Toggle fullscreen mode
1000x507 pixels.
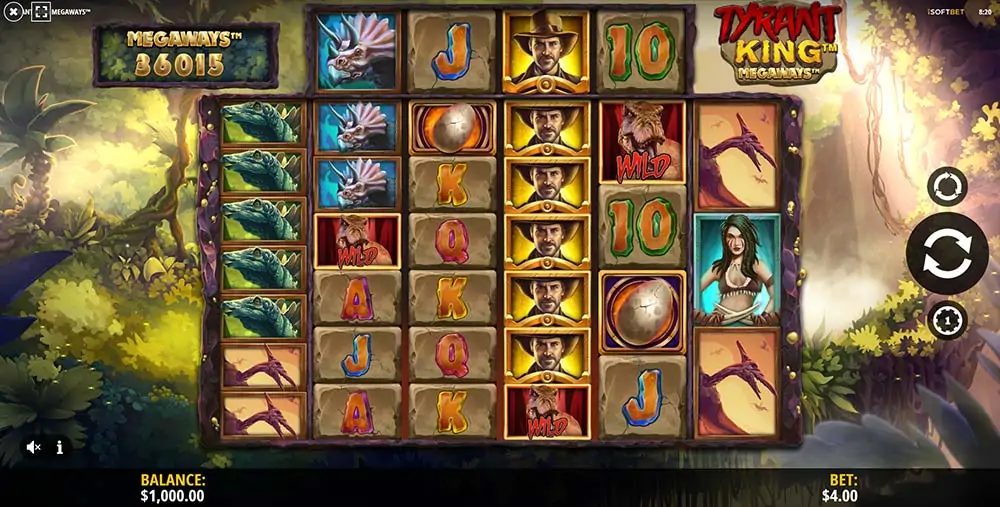pos(40,12)
